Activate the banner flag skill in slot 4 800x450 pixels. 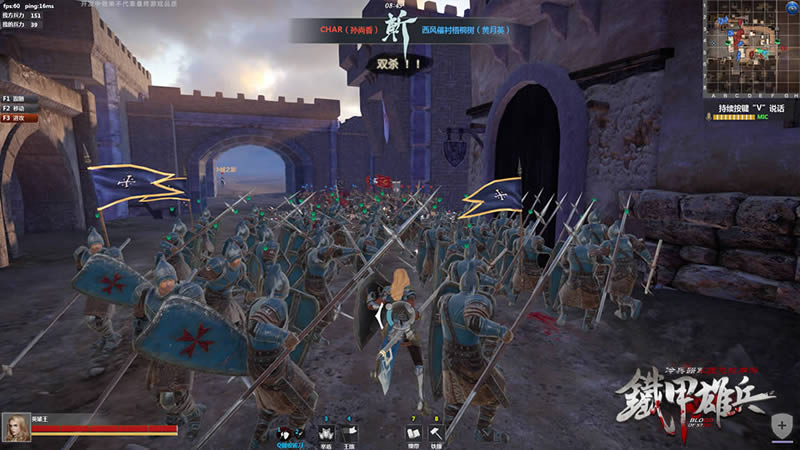coord(349,432)
